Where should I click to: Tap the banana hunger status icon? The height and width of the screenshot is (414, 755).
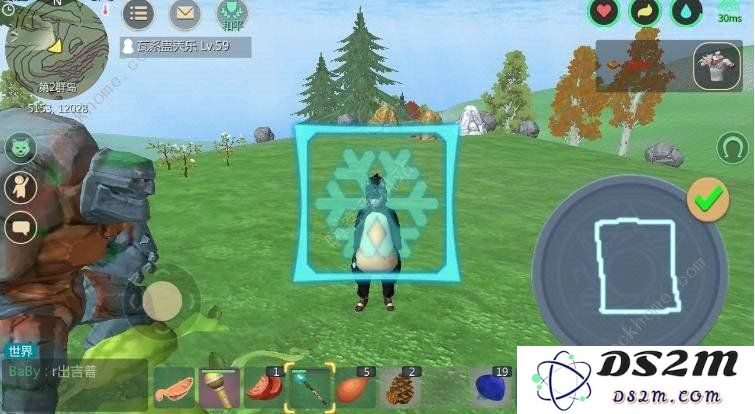click(645, 12)
